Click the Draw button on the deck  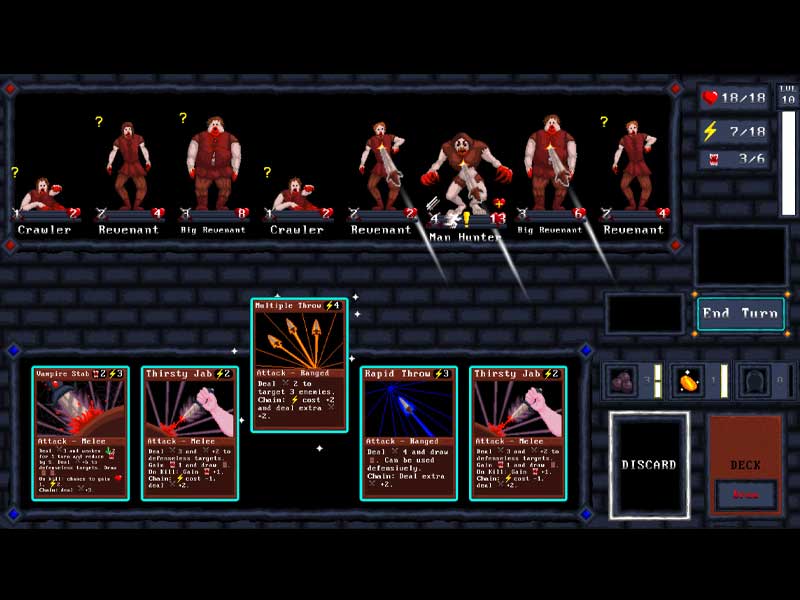coord(745,494)
